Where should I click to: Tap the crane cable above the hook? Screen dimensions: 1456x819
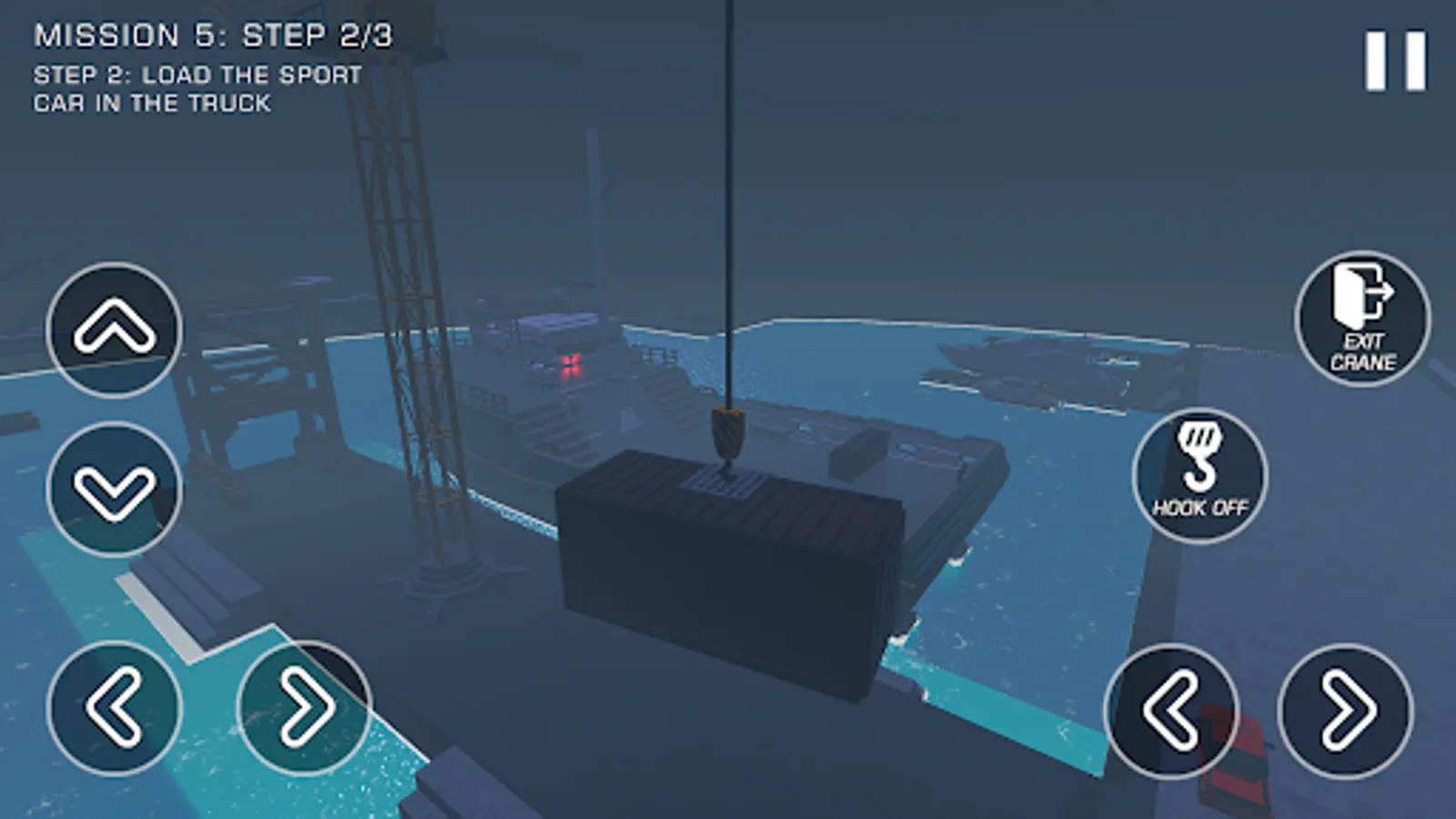728,227
